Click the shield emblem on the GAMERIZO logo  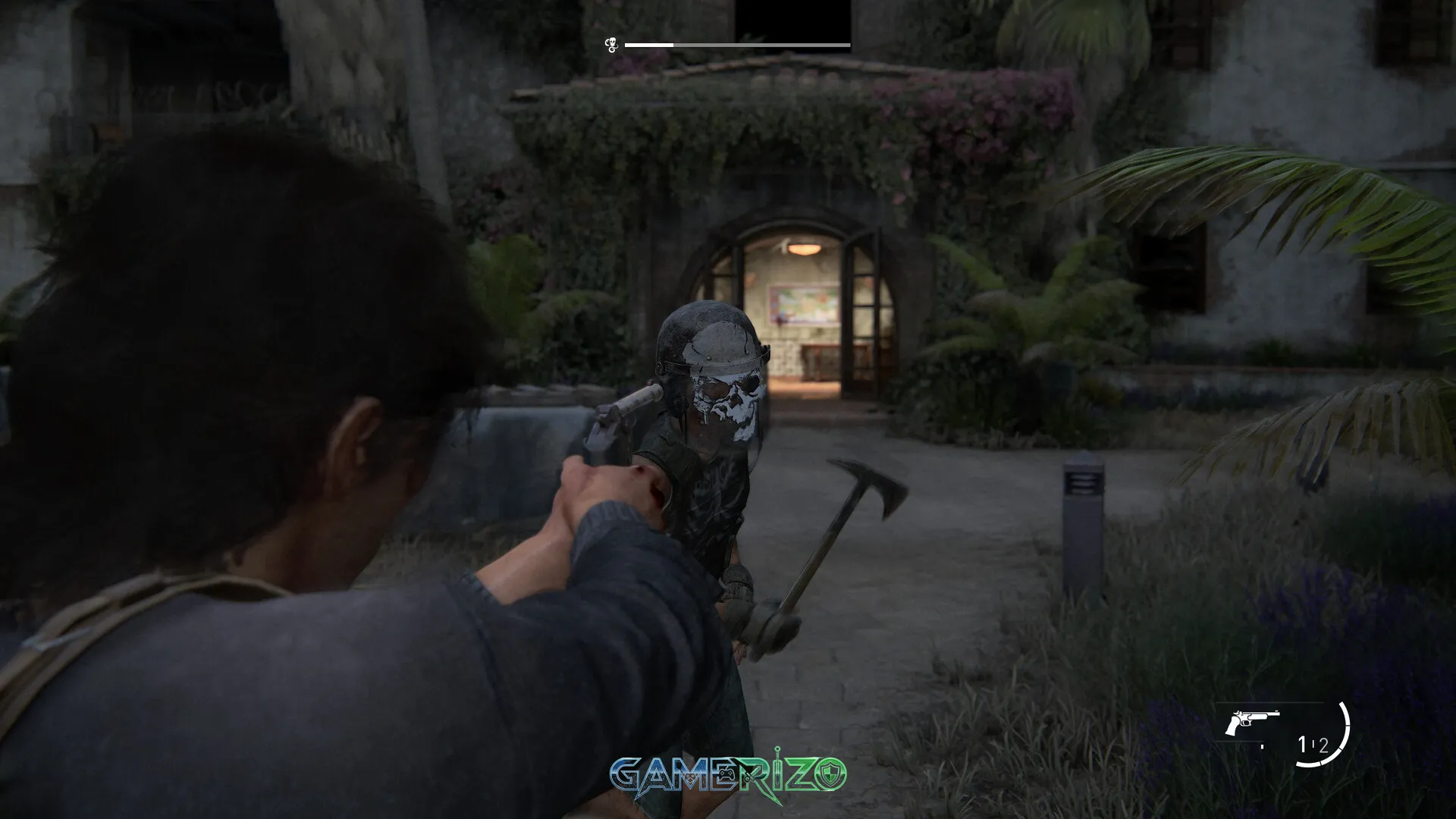832,774
